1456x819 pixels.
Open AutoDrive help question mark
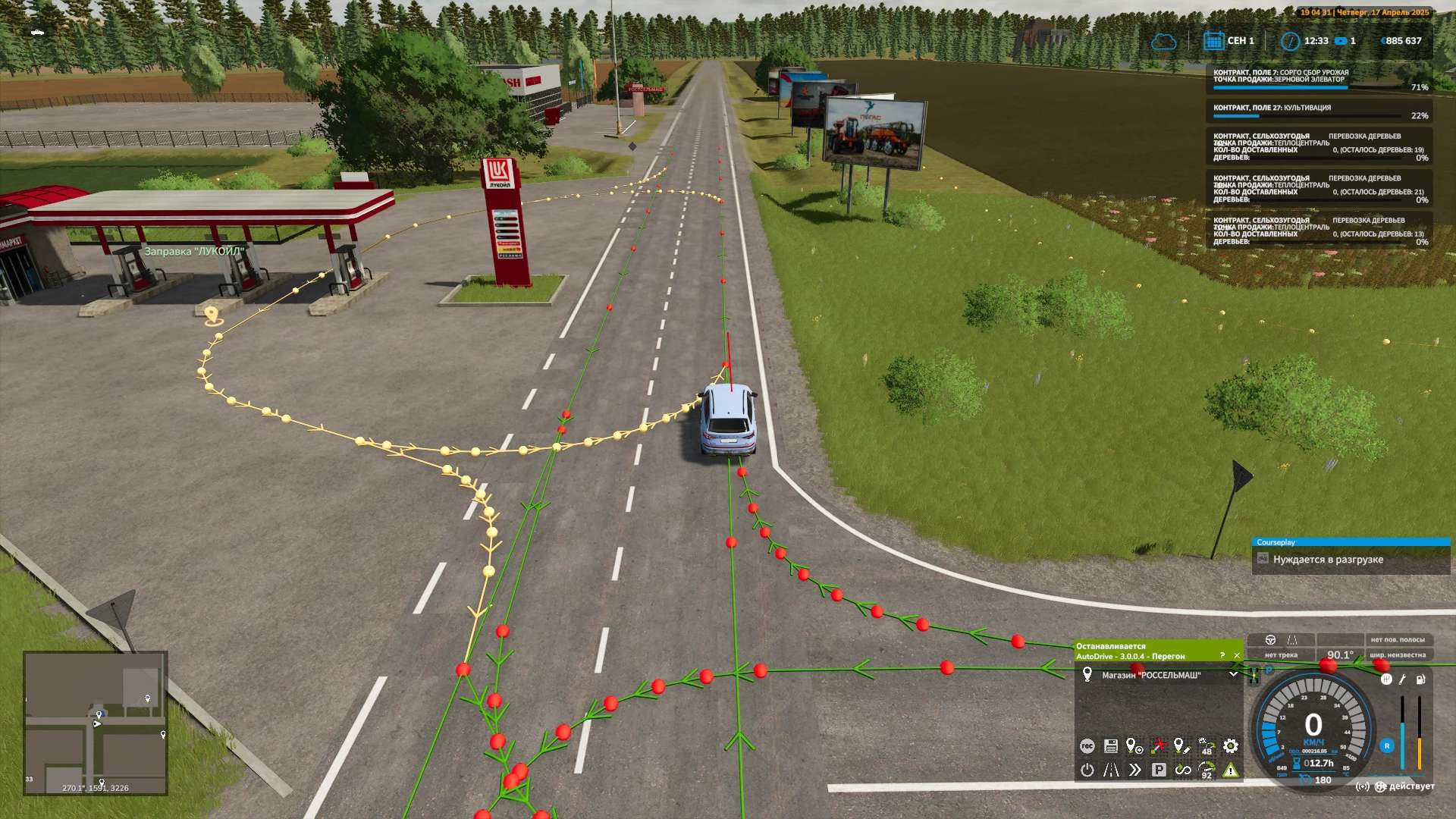(1222, 656)
